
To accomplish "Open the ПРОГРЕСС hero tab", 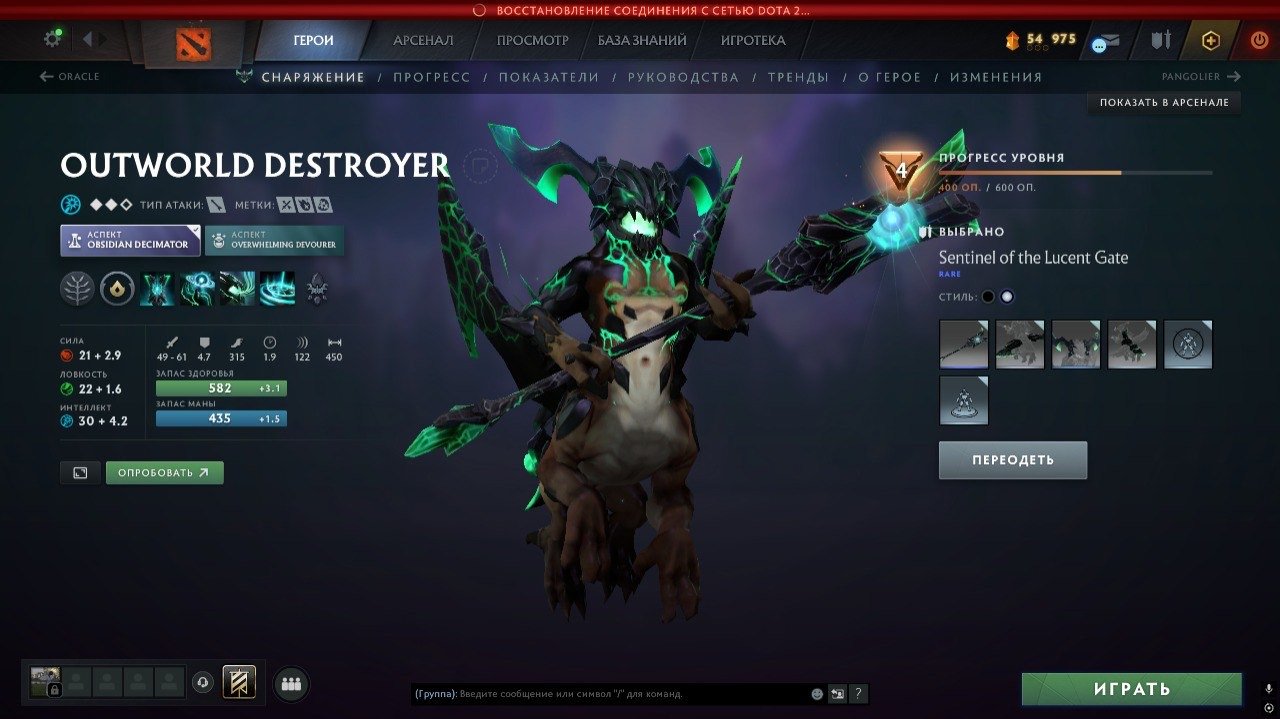I will (431, 77).
